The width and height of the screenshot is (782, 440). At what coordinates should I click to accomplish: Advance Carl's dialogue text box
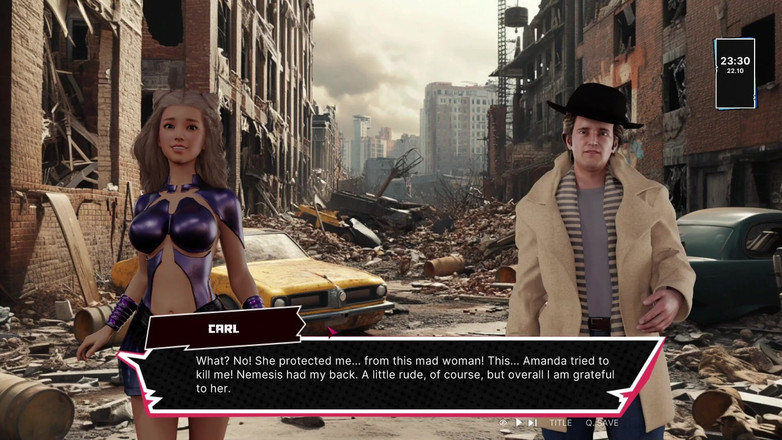pyautogui.click(x=400, y=375)
